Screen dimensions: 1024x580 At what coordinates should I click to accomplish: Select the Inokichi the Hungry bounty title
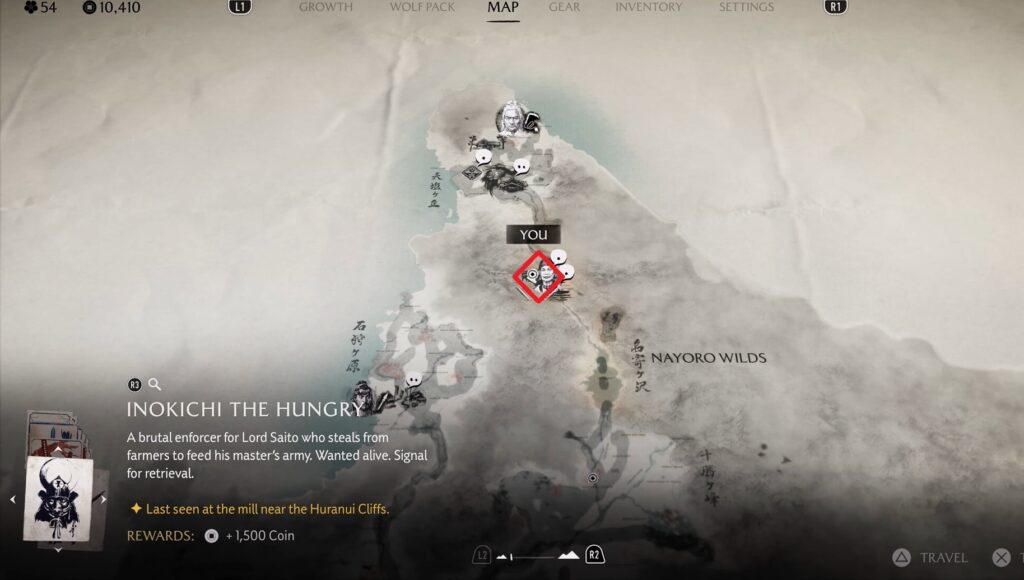click(244, 409)
